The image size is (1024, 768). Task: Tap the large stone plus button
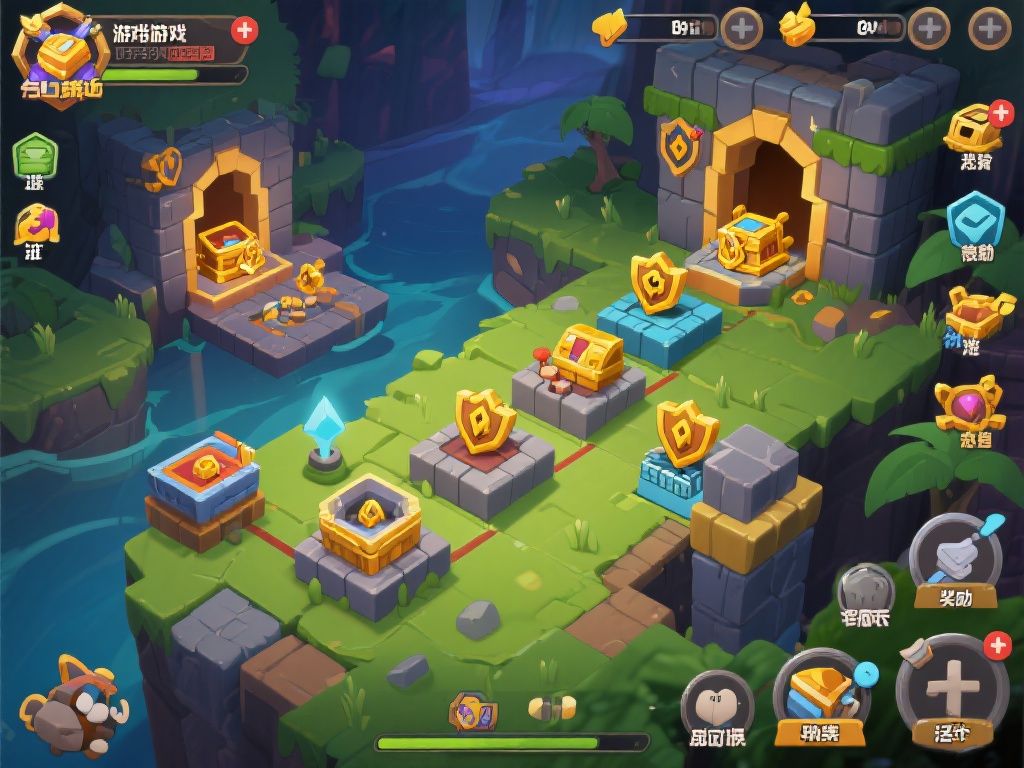click(x=951, y=687)
